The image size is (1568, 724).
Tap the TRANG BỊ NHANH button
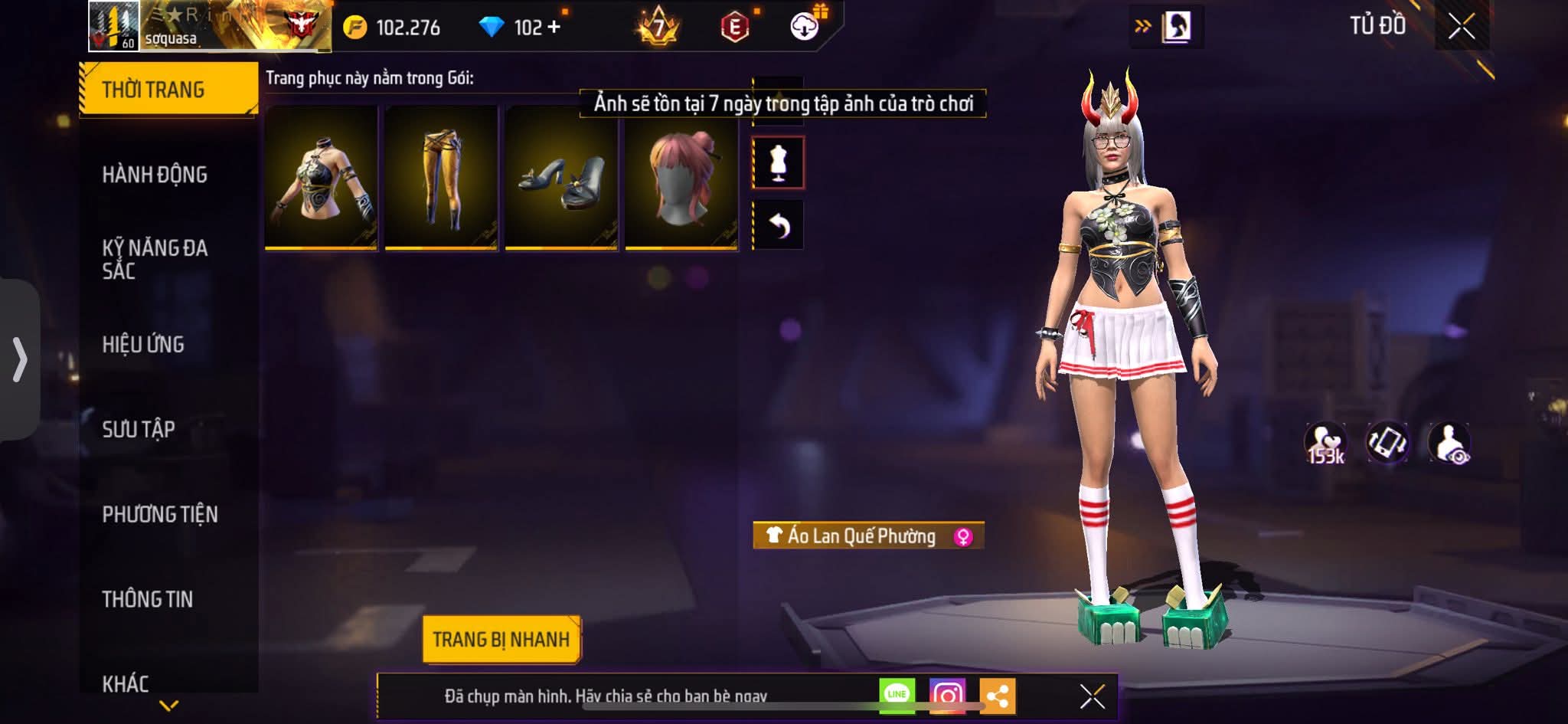point(501,639)
